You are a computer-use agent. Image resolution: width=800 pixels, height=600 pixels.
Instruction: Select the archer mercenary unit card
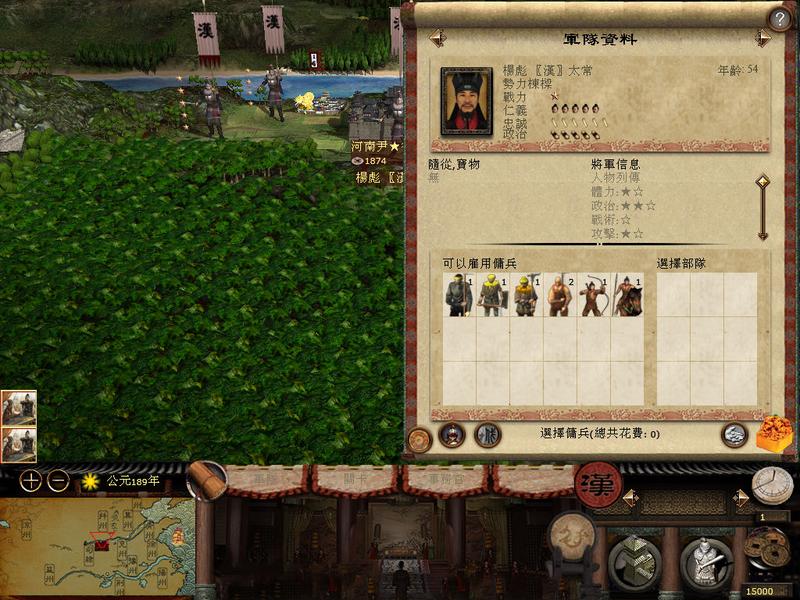[594, 295]
